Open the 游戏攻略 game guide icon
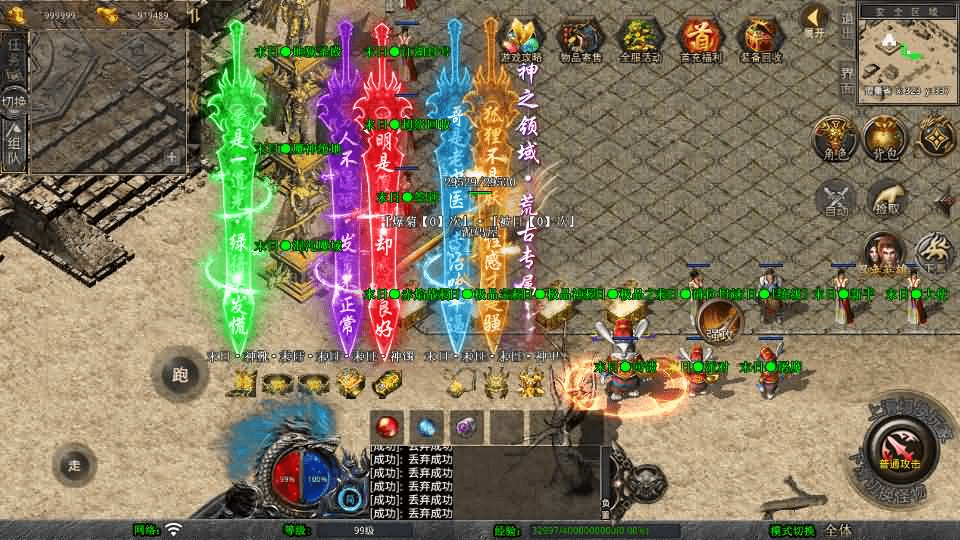Viewport: 960px width, 540px height. [524, 40]
